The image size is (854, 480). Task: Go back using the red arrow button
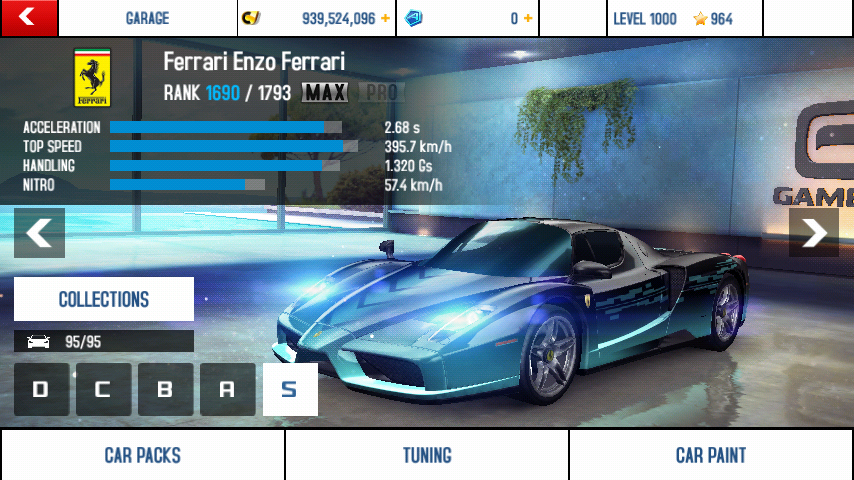click(28, 18)
